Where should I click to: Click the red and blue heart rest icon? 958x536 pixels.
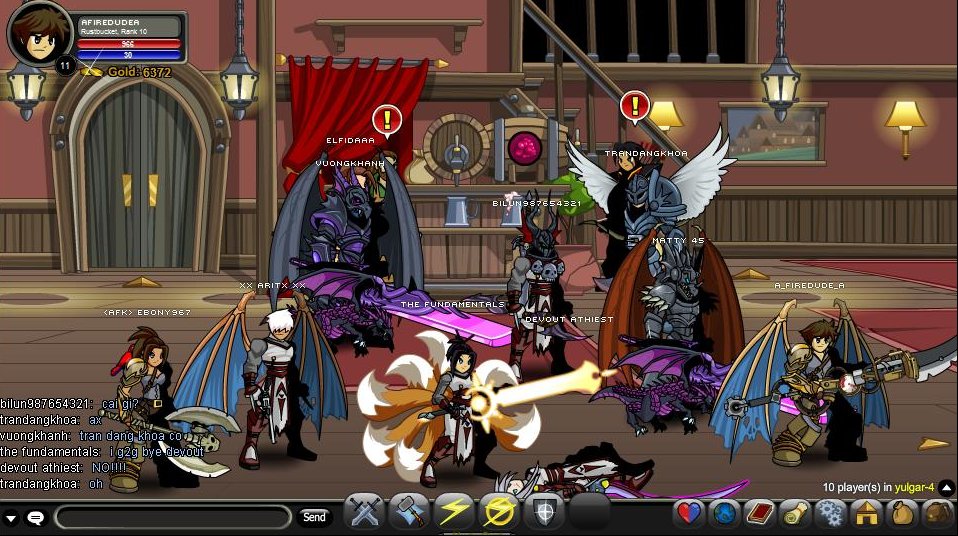pyautogui.click(x=690, y=514)
